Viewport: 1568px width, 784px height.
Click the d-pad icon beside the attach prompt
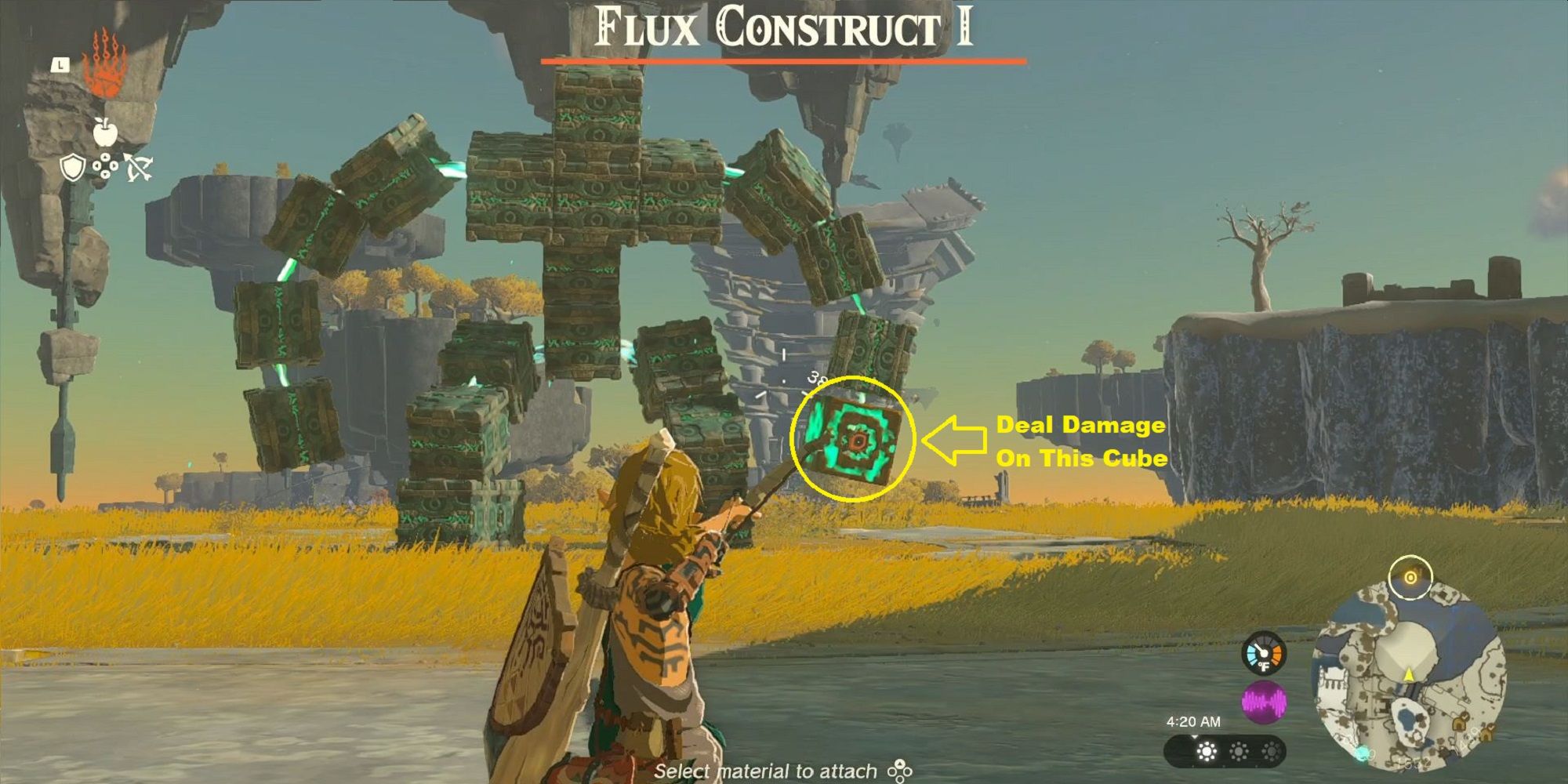(899, 770)
